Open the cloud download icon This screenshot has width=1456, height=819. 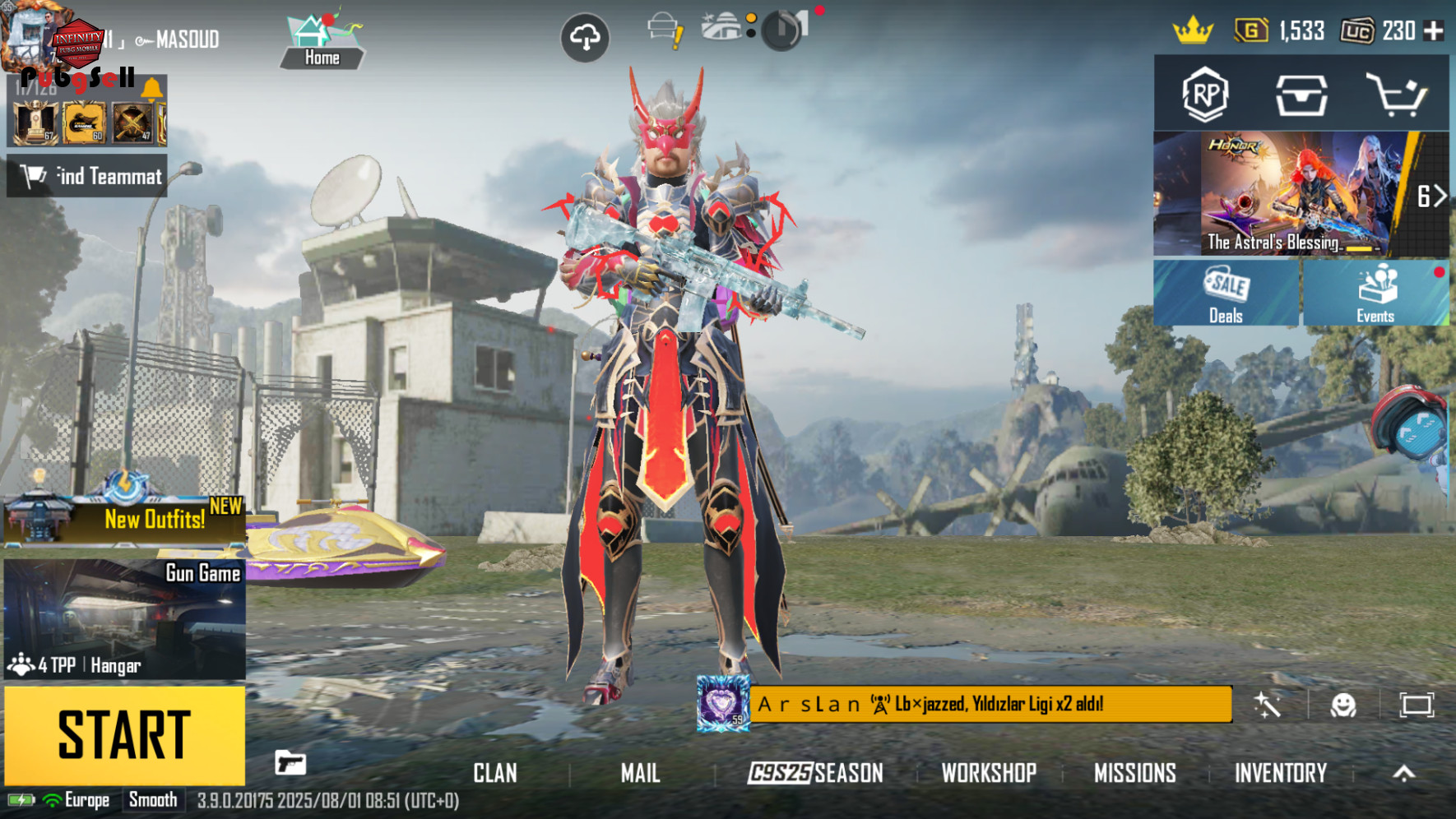tap(585, 37)
